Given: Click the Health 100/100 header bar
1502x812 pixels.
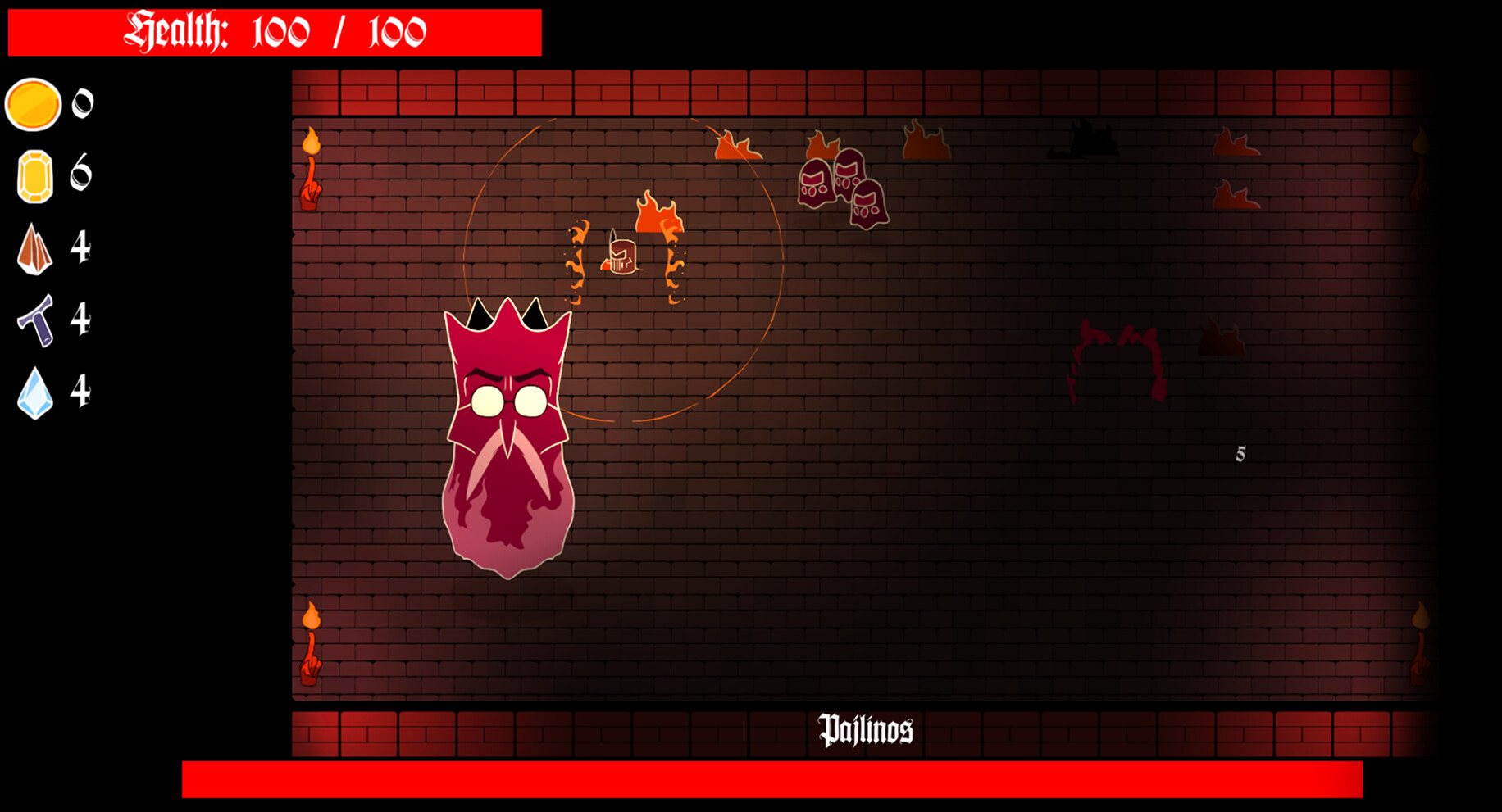Looking at the screenshot, I should (275, 29).
